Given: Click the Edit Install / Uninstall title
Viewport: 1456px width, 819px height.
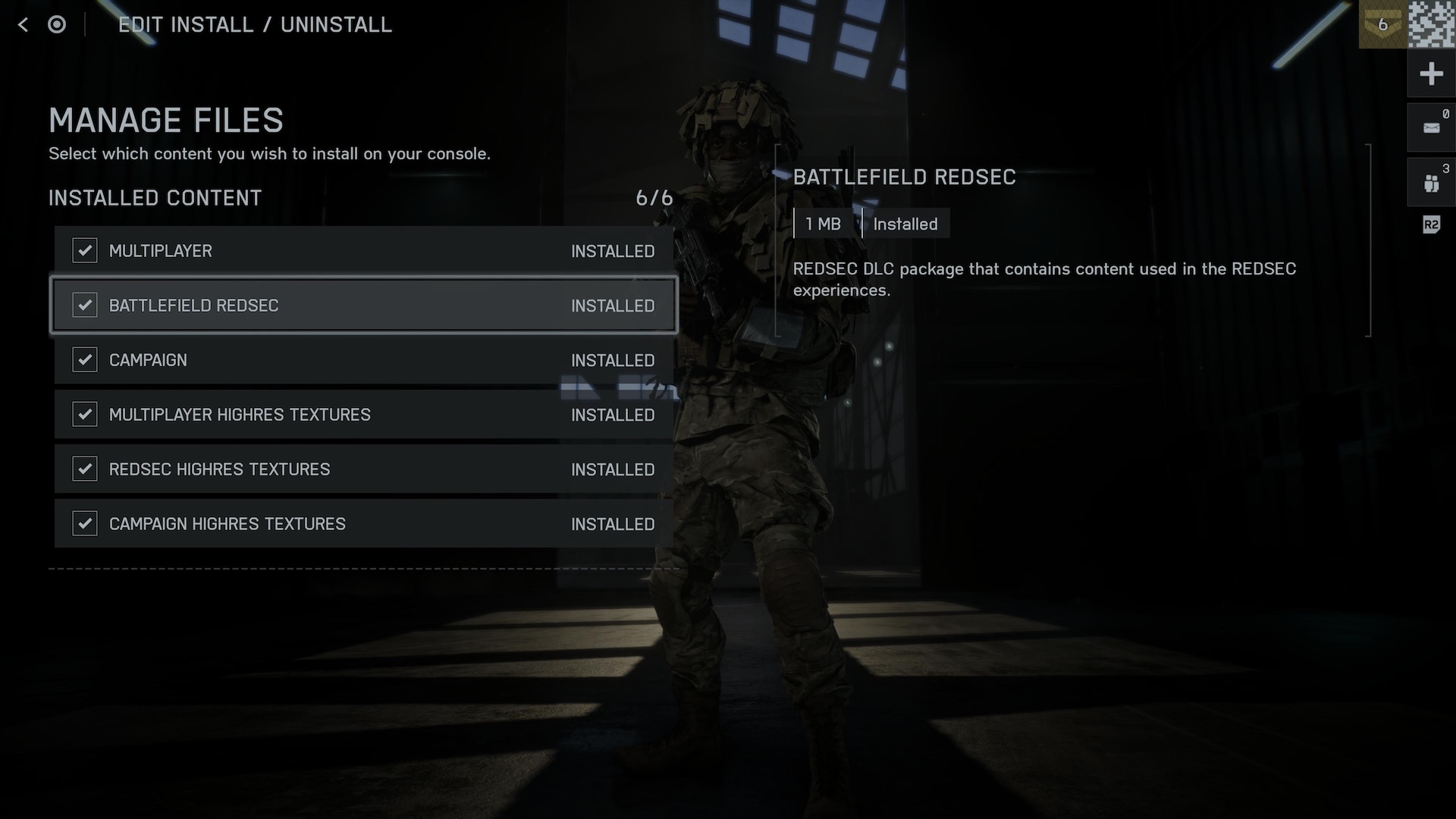Looking at the screenshot, I should click(255, 25).
